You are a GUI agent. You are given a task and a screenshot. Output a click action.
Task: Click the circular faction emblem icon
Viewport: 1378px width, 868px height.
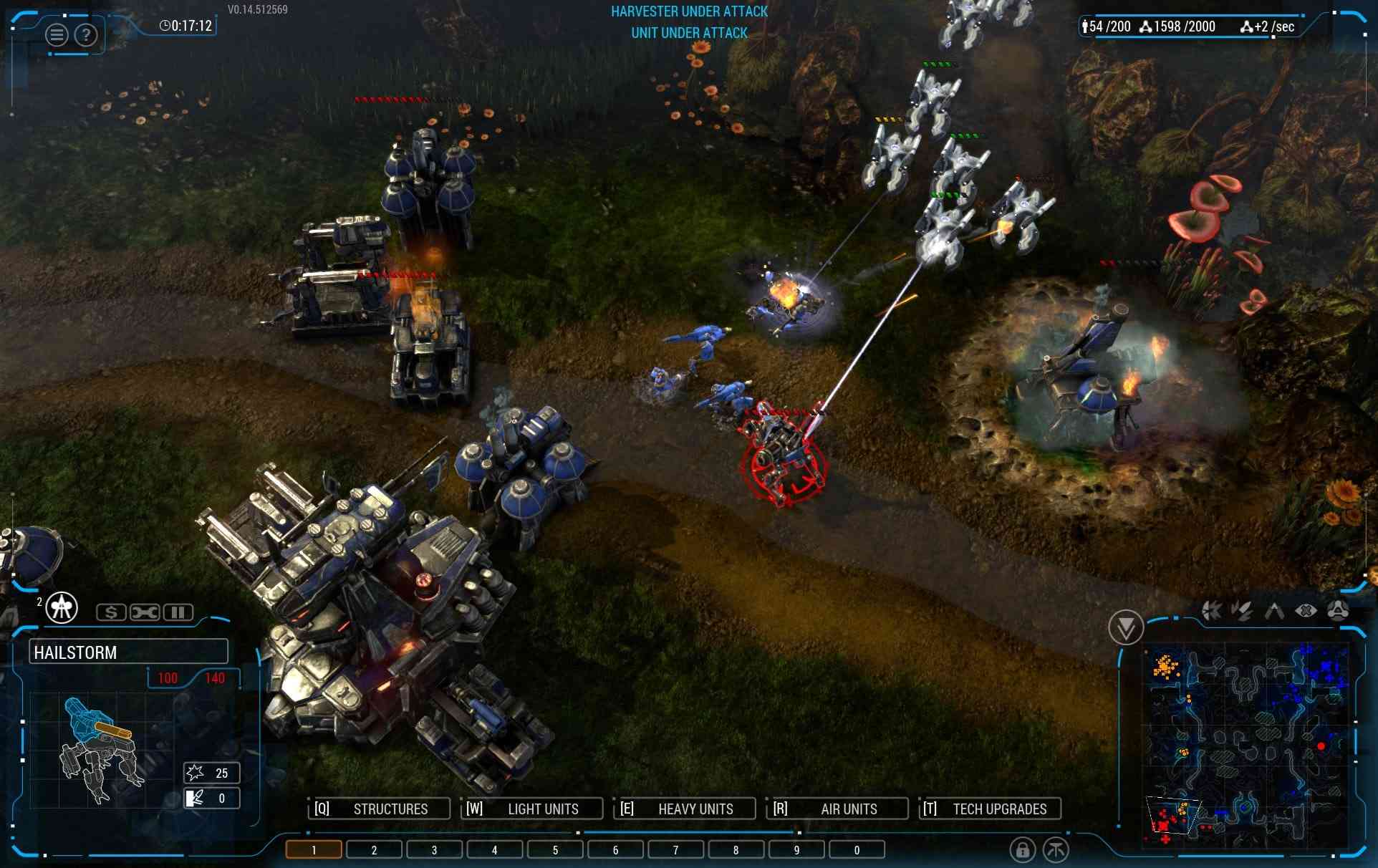(x=62, y=608)
